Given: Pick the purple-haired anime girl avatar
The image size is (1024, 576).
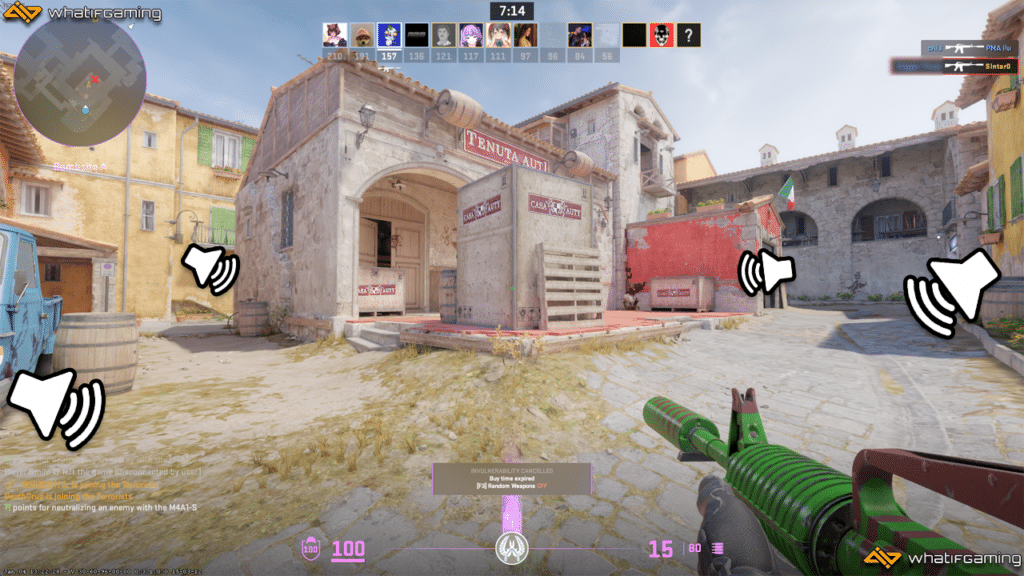Looking at the screenshot, I should point(470,36).
